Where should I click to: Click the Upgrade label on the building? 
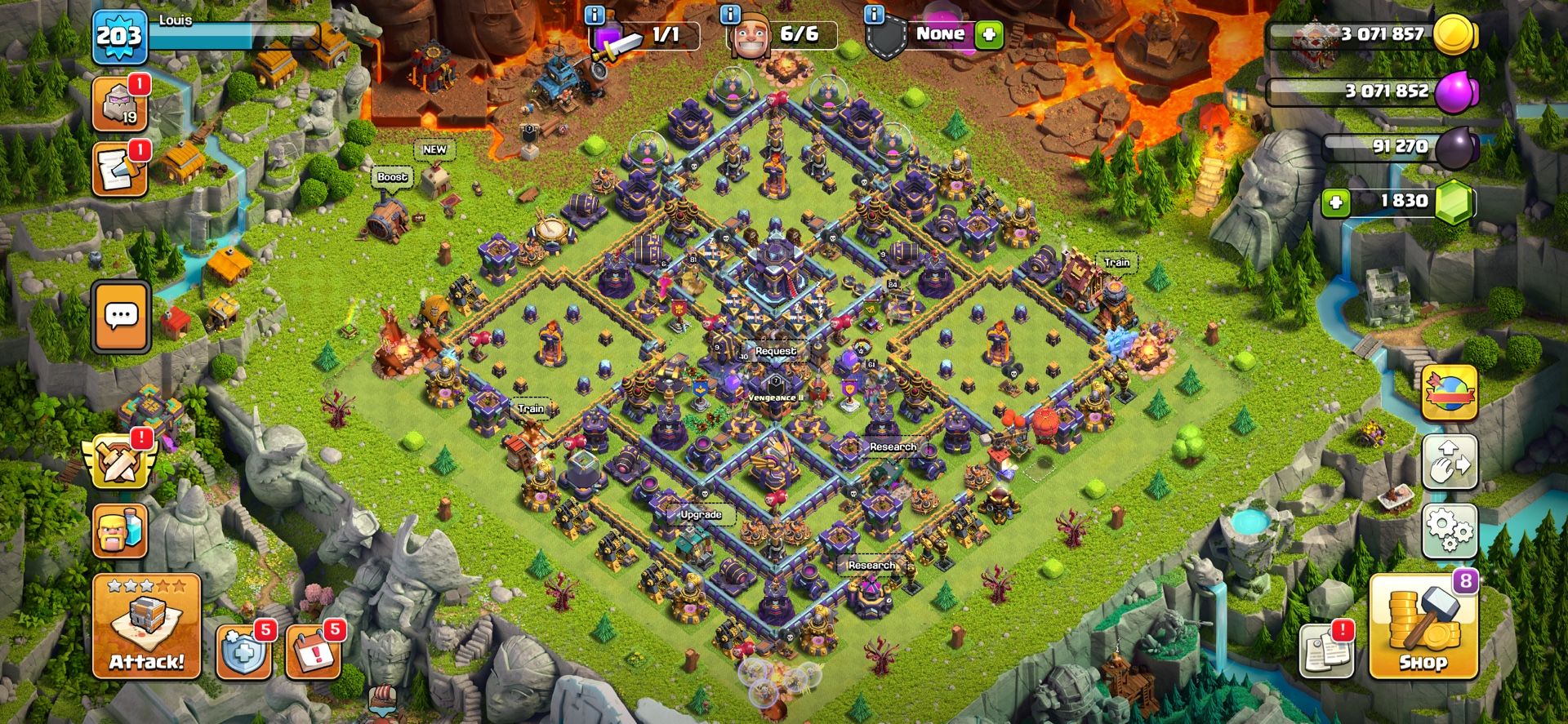click(x=700, y=515)
